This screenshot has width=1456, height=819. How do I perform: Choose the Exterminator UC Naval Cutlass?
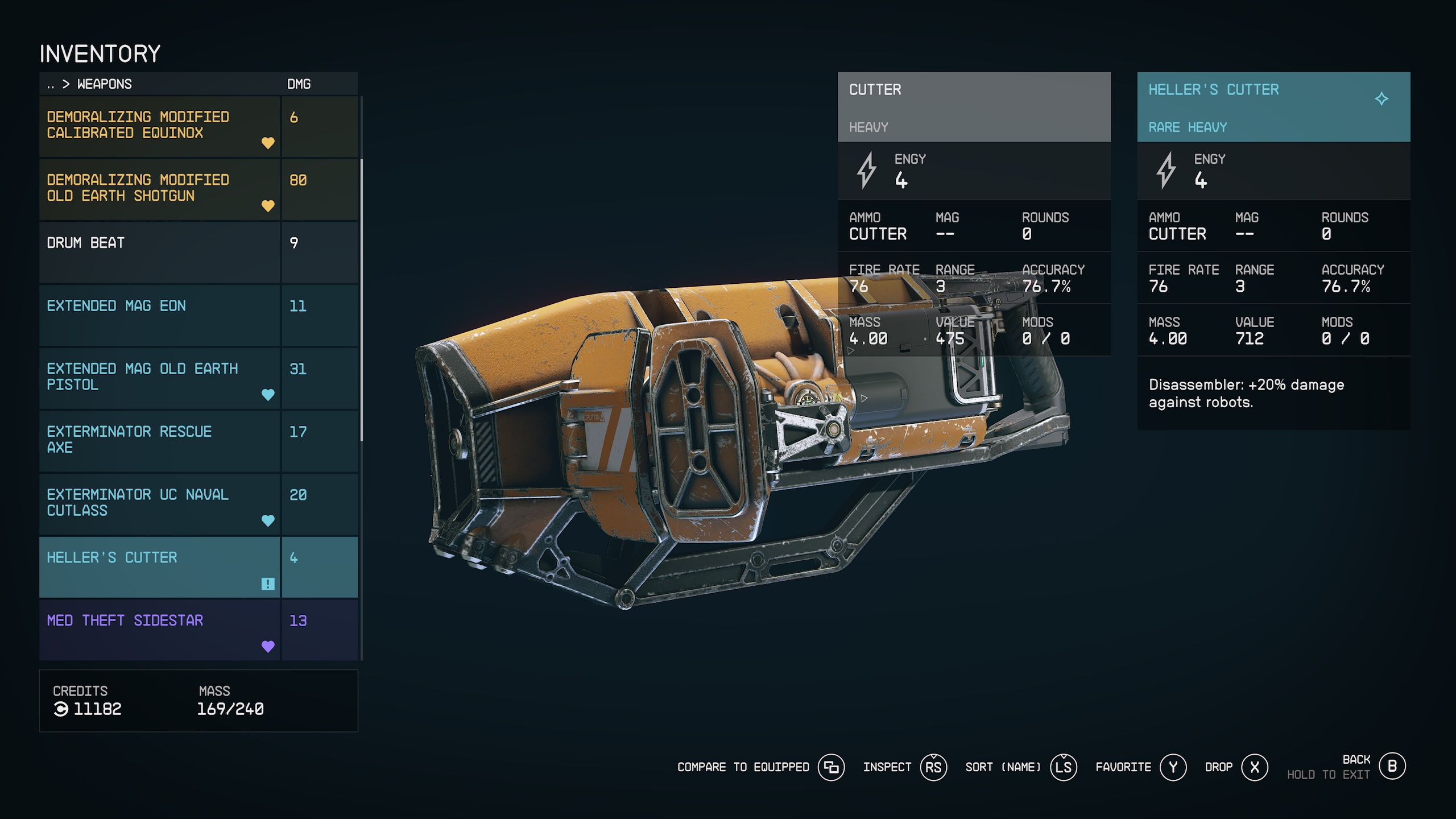pyautogui.click(x=159, y=504)
